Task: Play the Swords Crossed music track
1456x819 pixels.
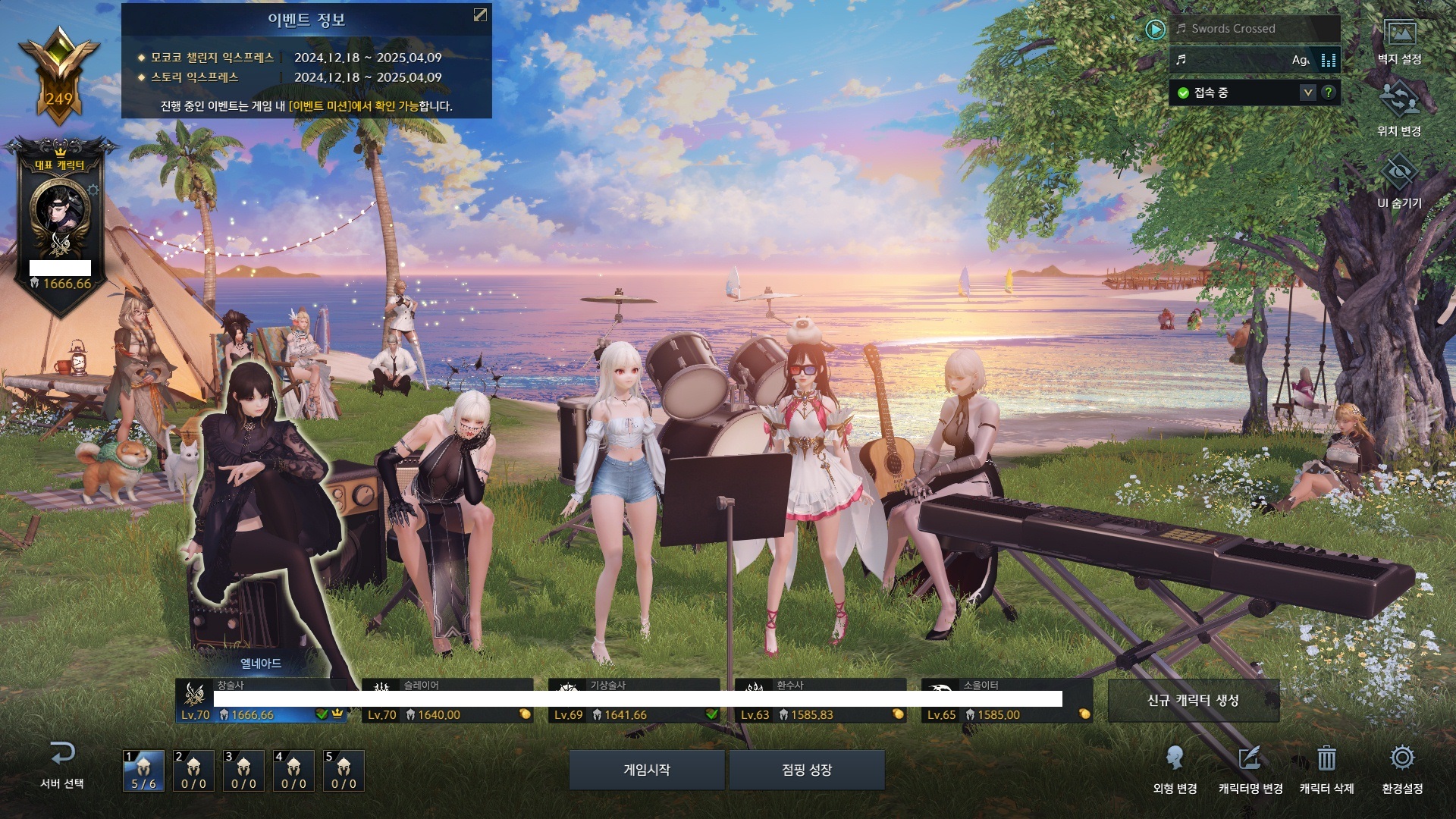Action: click(x=1155, y=30)
